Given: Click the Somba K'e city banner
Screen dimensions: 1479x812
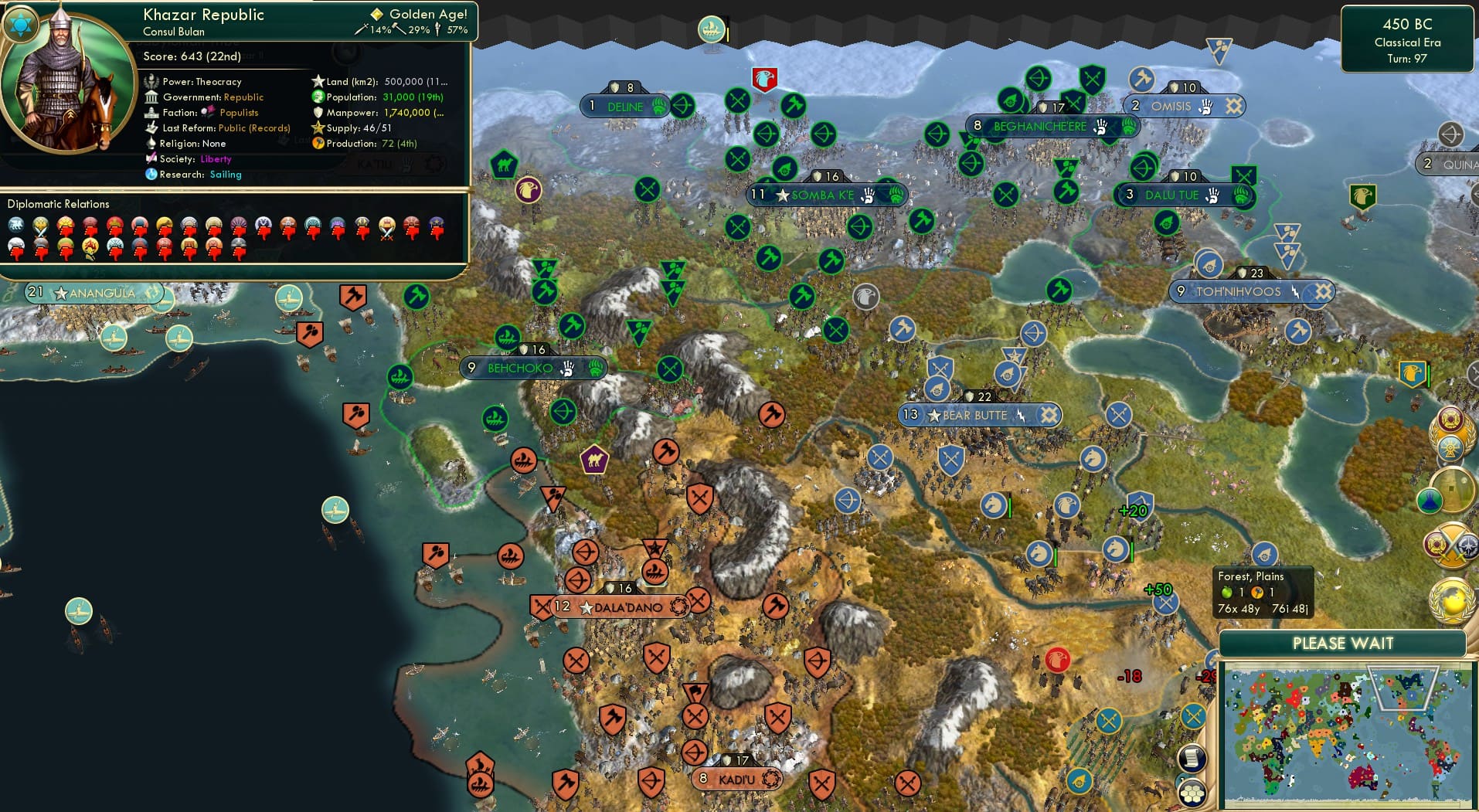Looking at the screenshot, I should [822, 195].
